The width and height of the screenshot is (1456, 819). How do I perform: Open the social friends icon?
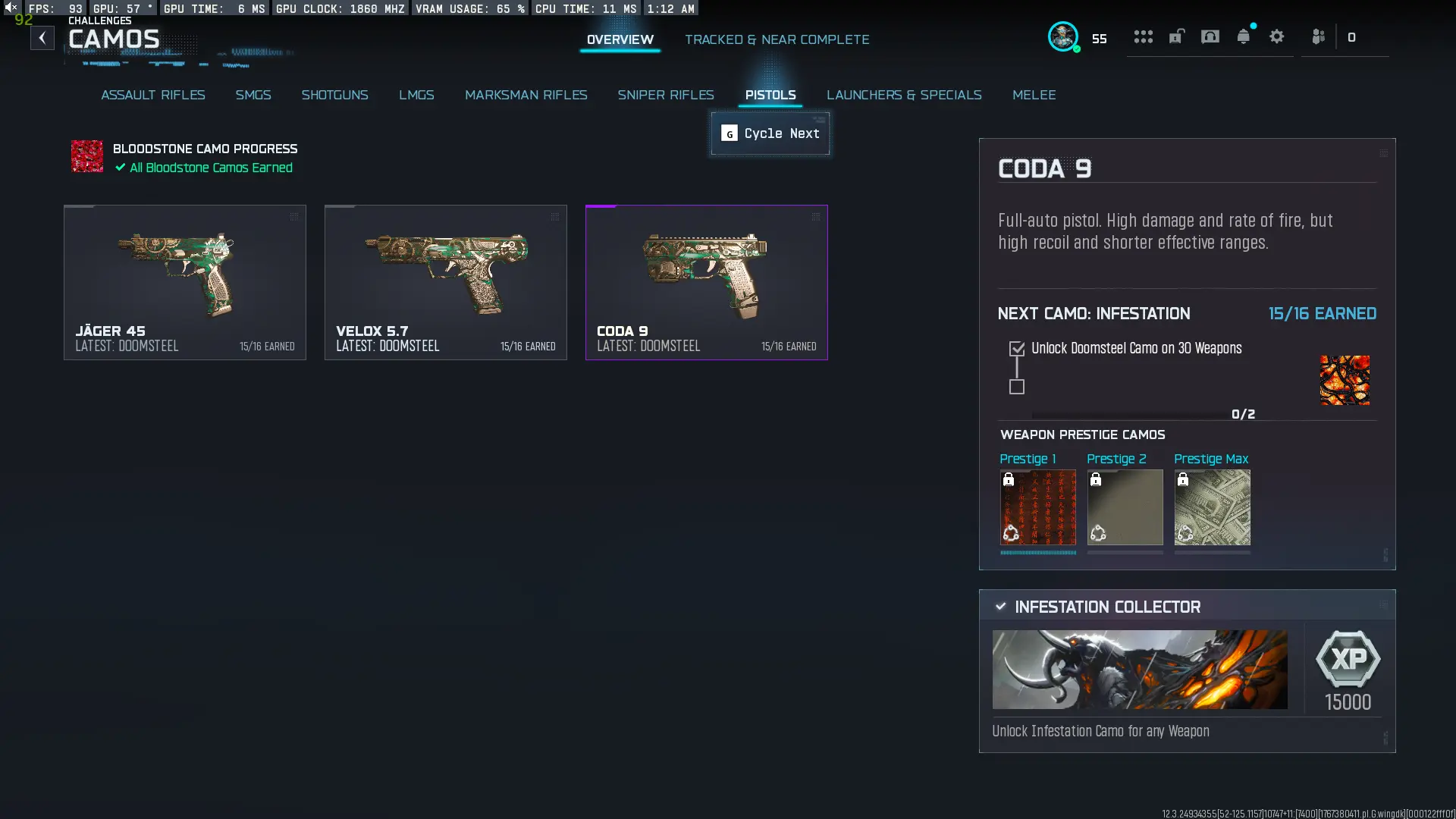[1318, 36]
